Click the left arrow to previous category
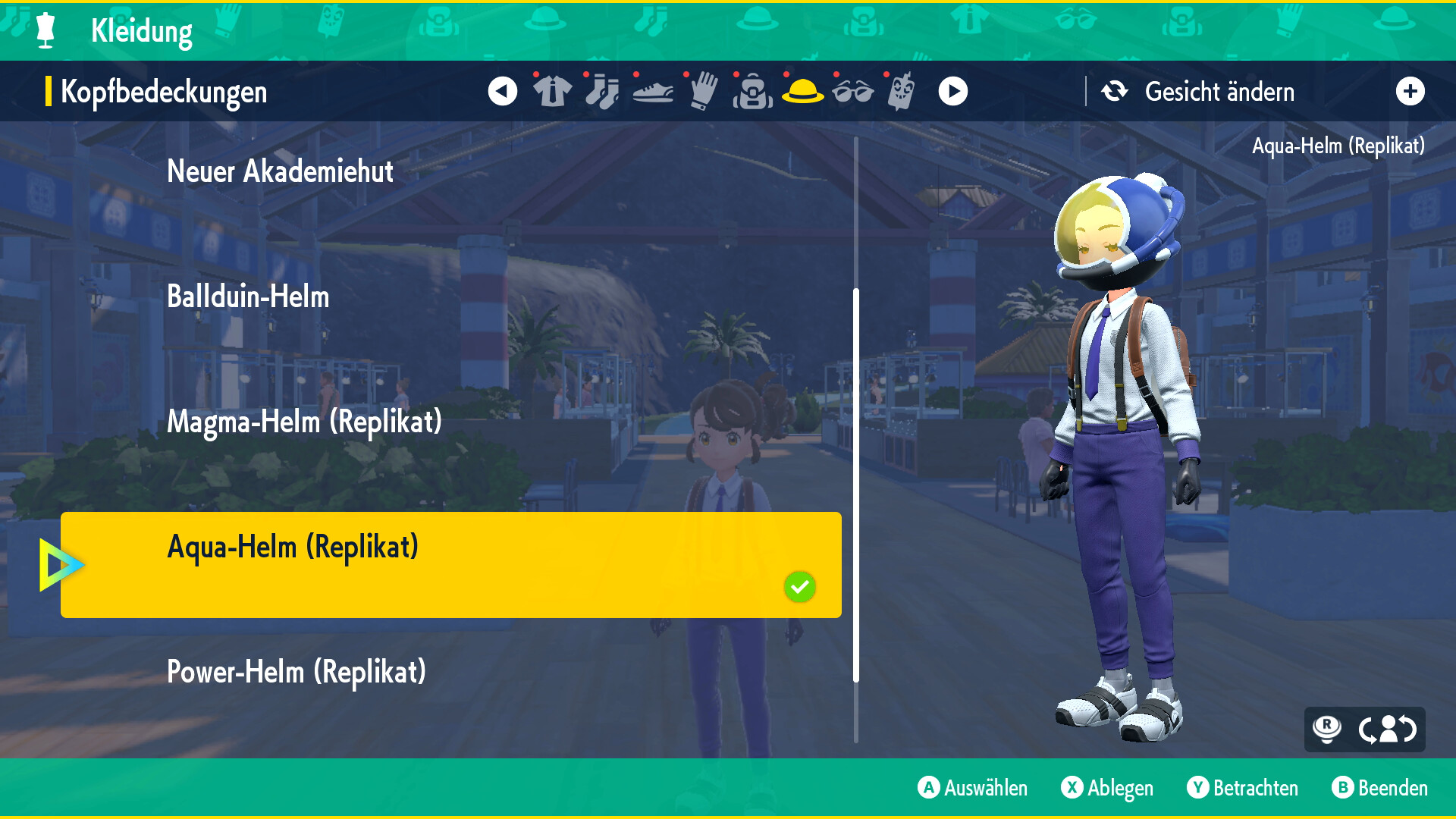Screen dimensions: 1456x819 [502, 92]
